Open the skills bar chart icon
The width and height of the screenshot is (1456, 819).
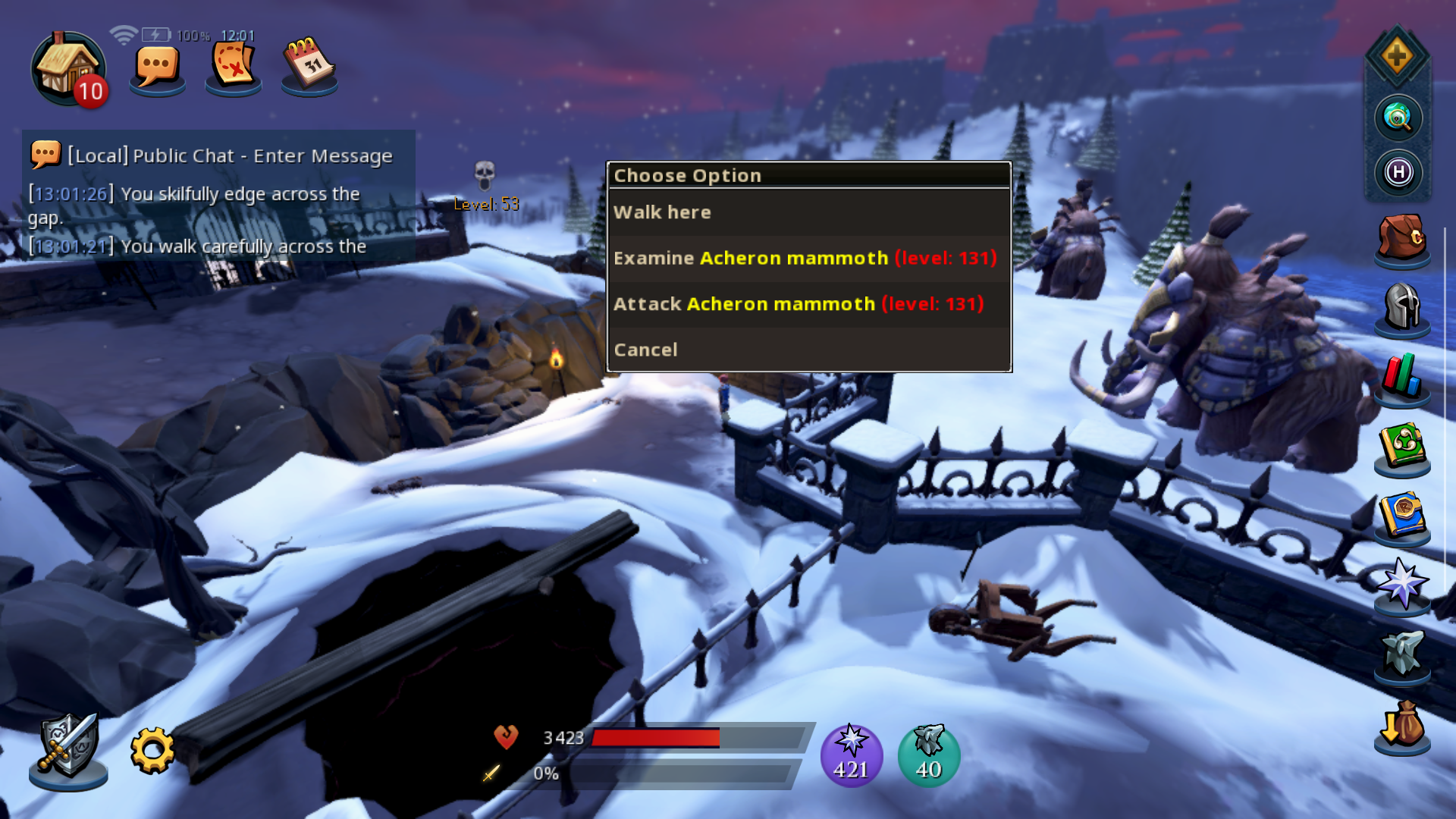pos(1401,376)
